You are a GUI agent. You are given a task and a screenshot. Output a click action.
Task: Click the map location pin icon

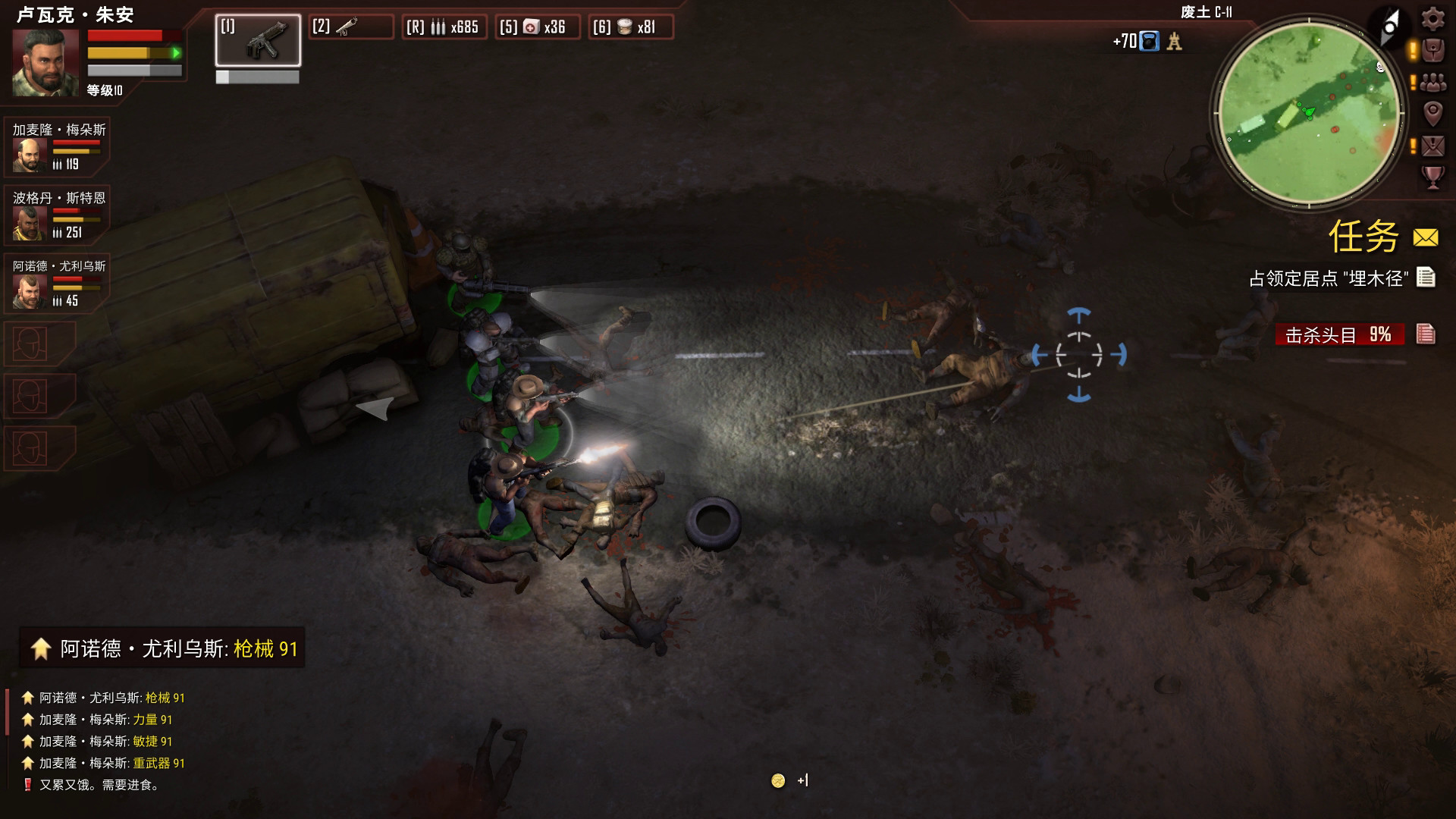pyautogui.click(x=1432, y=114)
